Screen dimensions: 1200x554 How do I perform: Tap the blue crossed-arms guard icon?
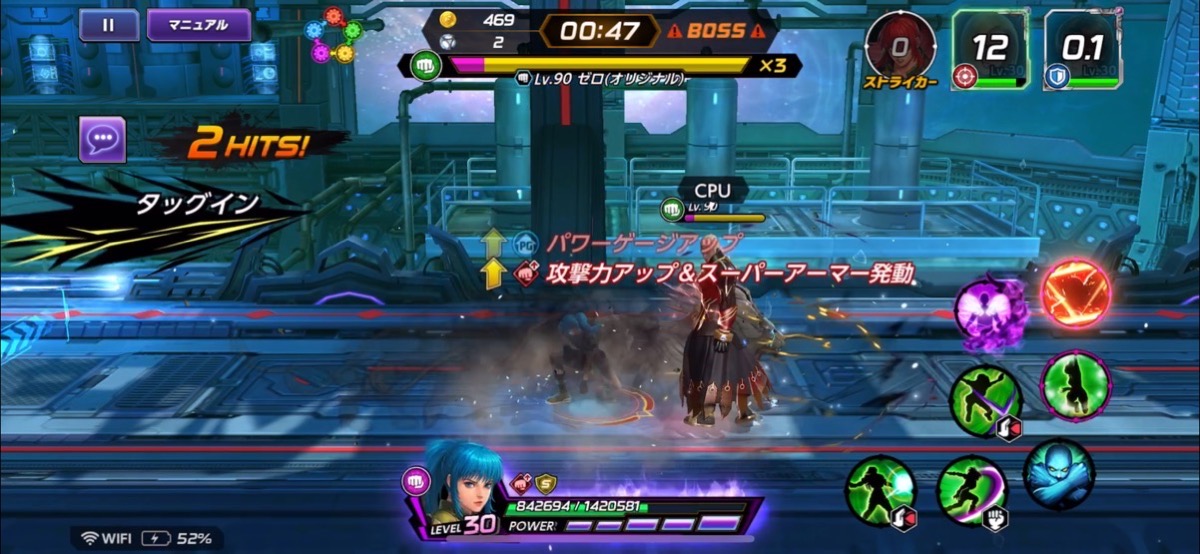(x=1059, y=474)
